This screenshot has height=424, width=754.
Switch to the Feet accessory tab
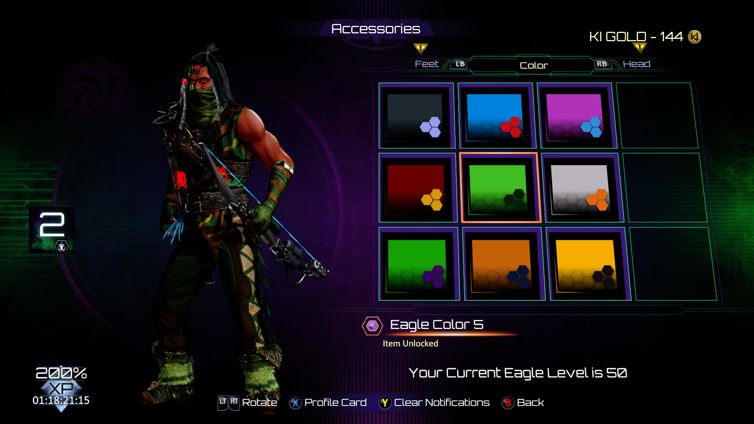[x=427, y=64]
